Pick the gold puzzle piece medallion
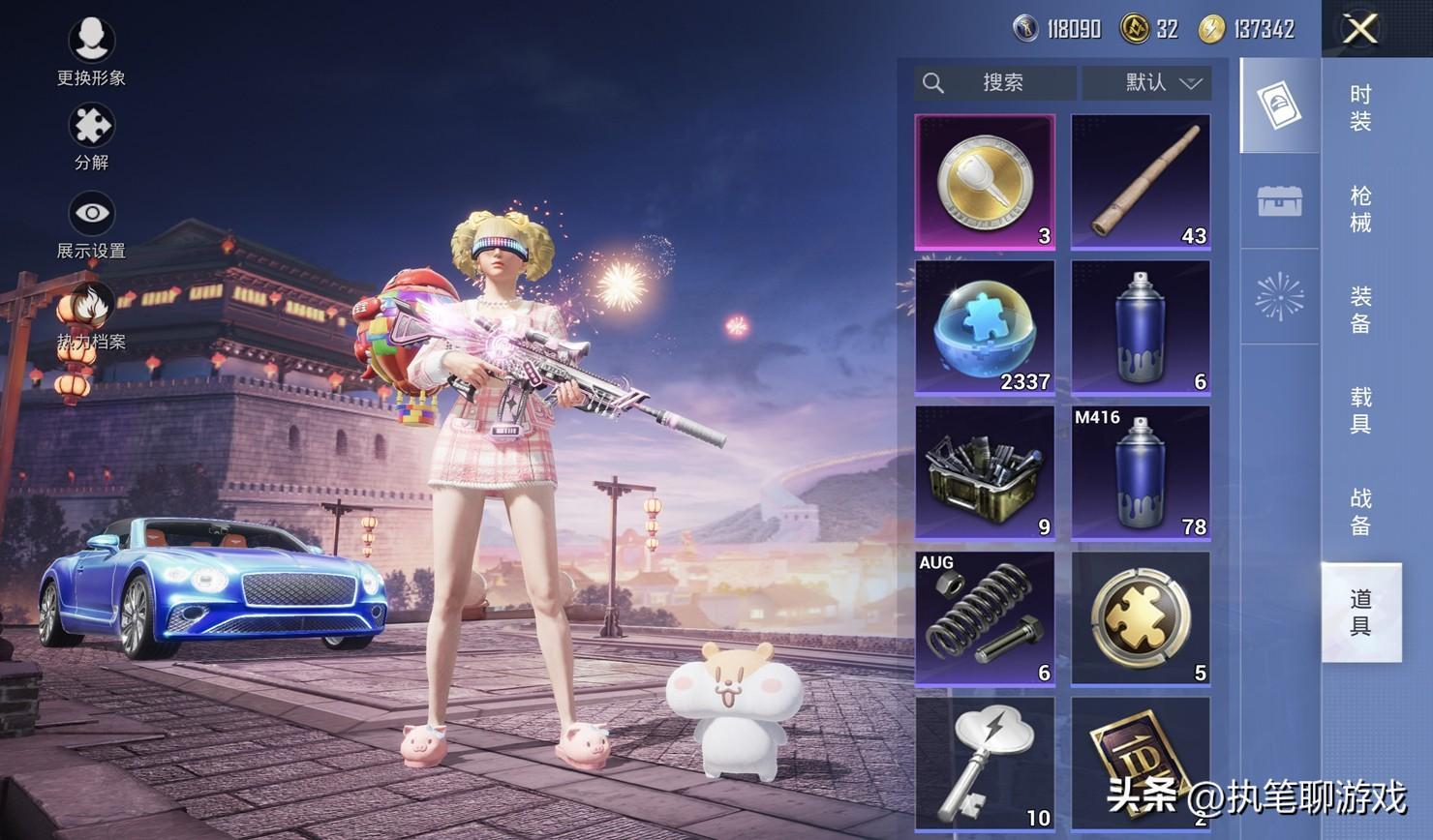The image size is (1433, 840). click(x=1141, y=618)
